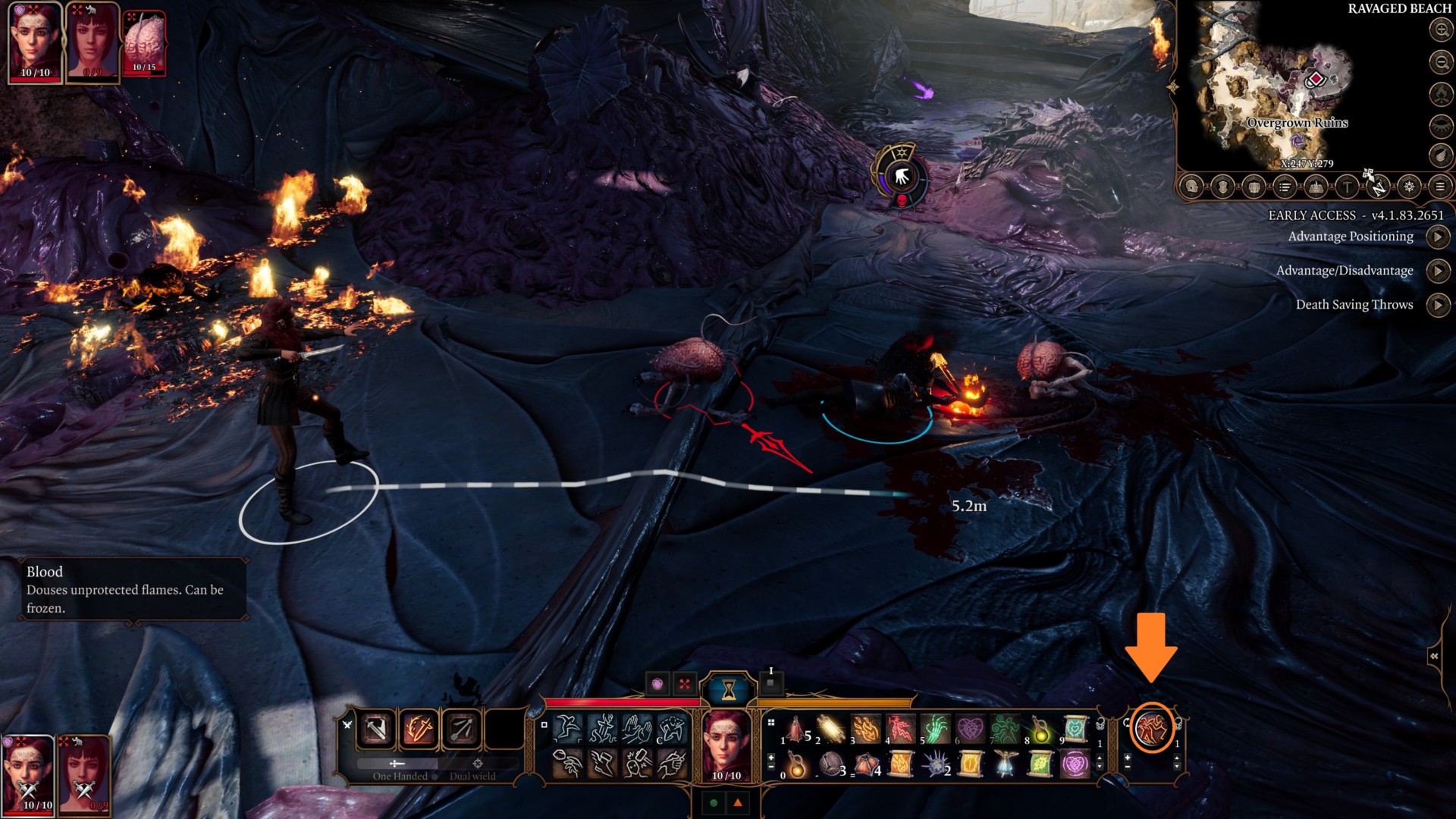Cast the fire spell in hotbar slot 3

(864, 729)
